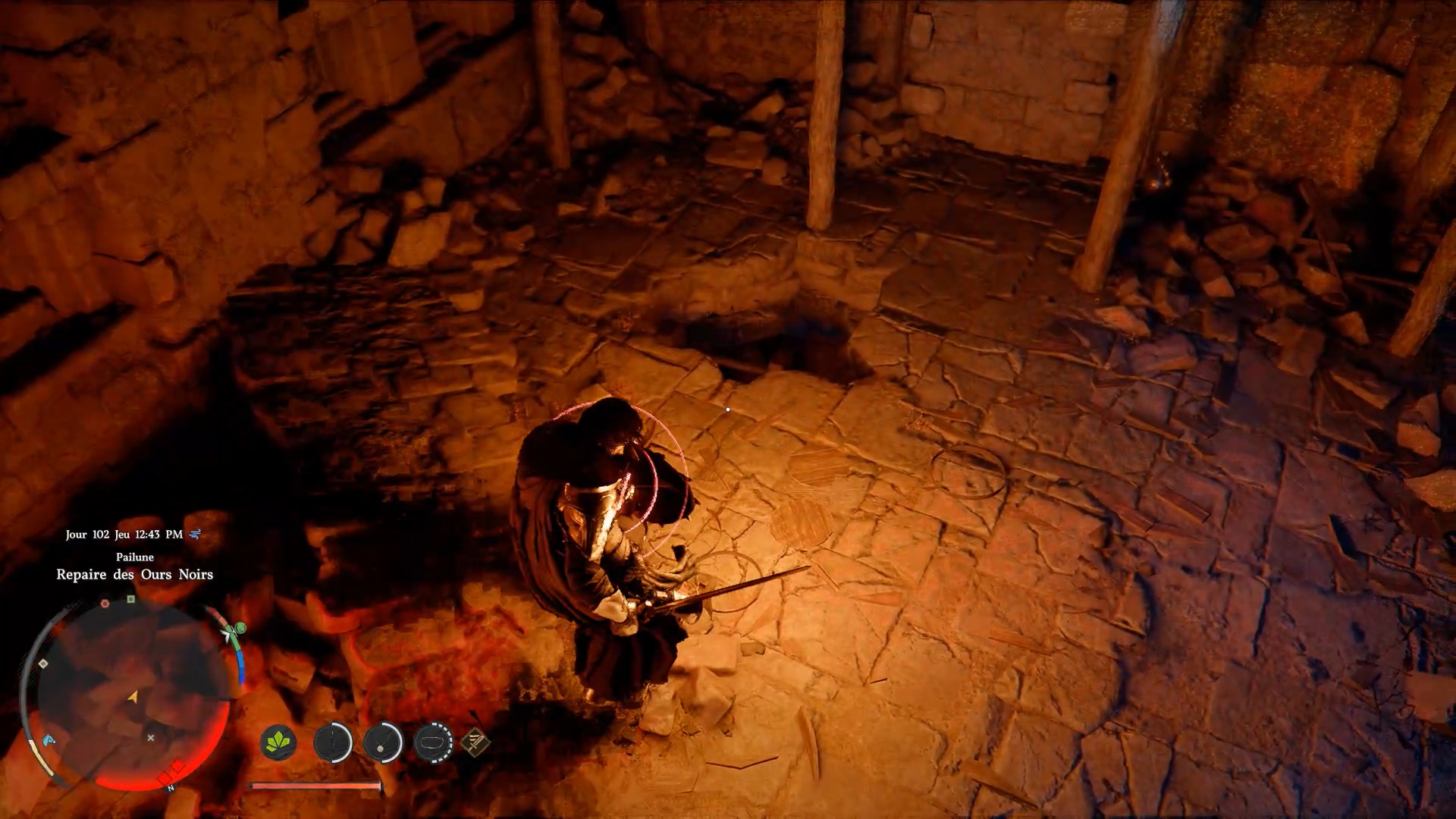Select the dashed-ring bracelet slot
The height and width of the screenshot is (819, 1456).
pos(433,742)
